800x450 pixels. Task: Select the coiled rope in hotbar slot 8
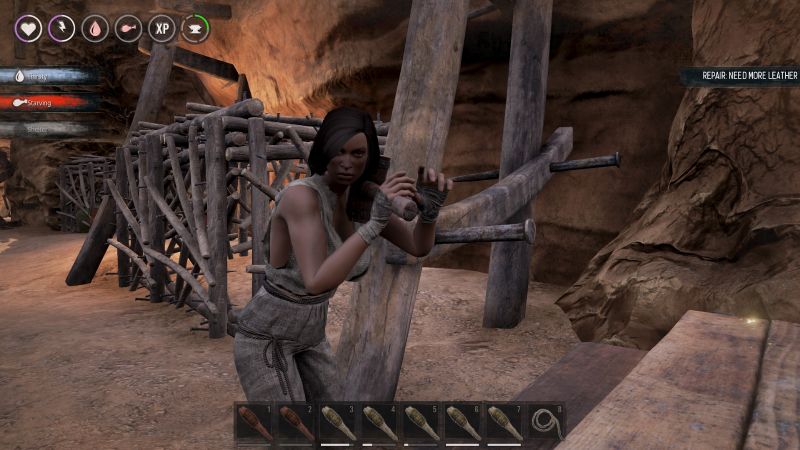click(x=545, y=422)
